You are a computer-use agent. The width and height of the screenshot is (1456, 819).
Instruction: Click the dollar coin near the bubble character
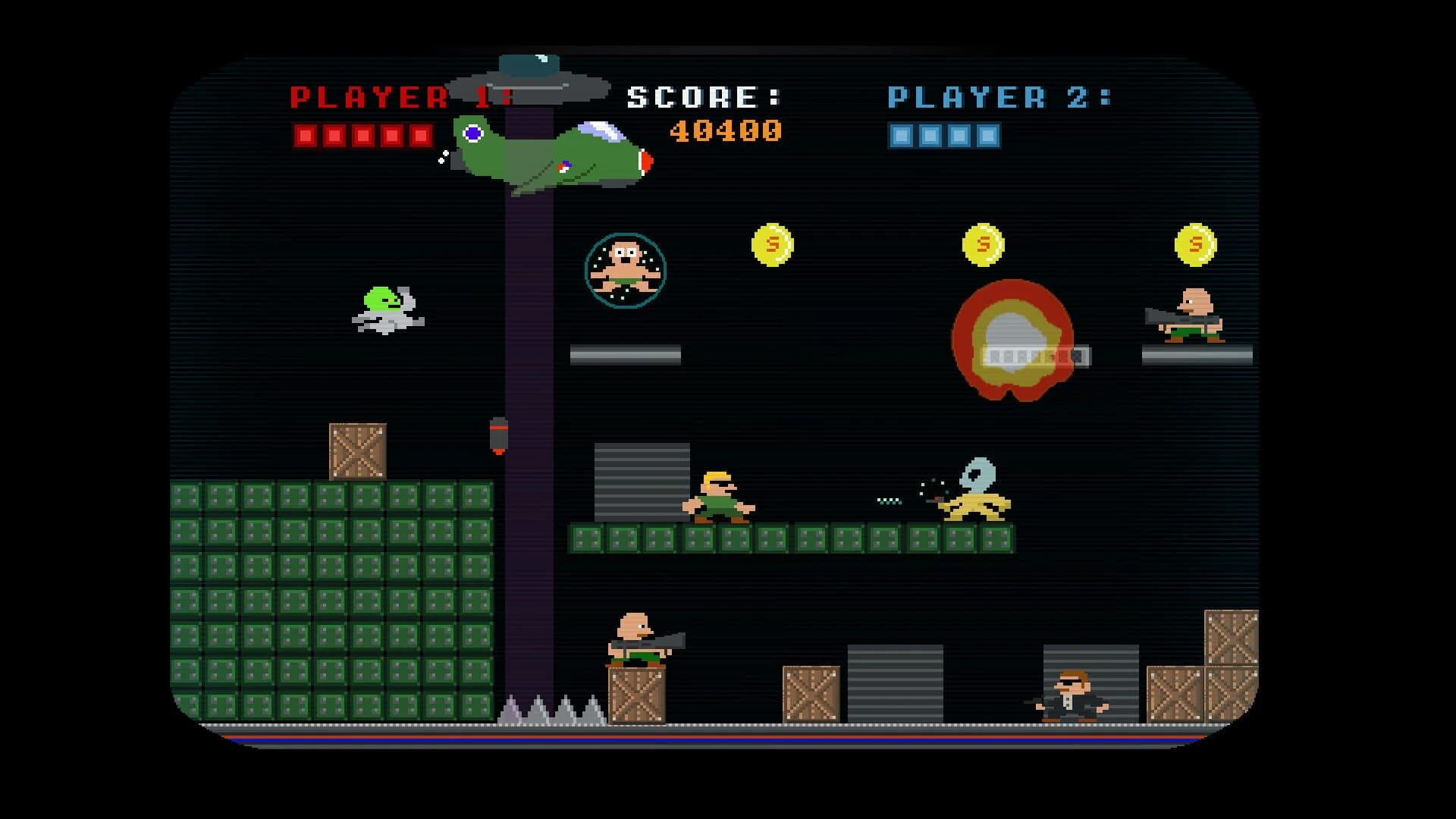click(773, 243)
